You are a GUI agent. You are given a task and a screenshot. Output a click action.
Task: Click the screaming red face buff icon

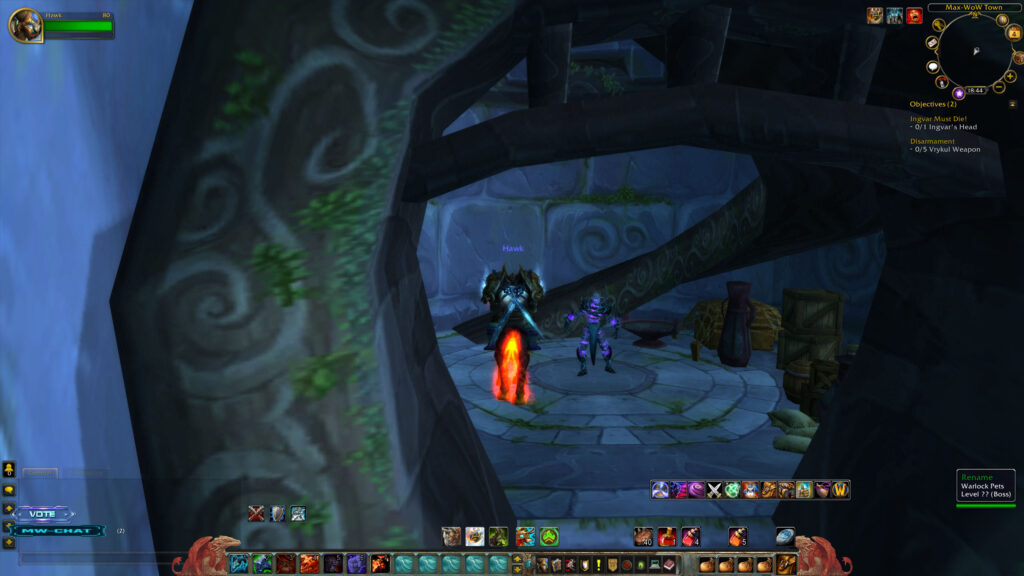click(914, 16)
